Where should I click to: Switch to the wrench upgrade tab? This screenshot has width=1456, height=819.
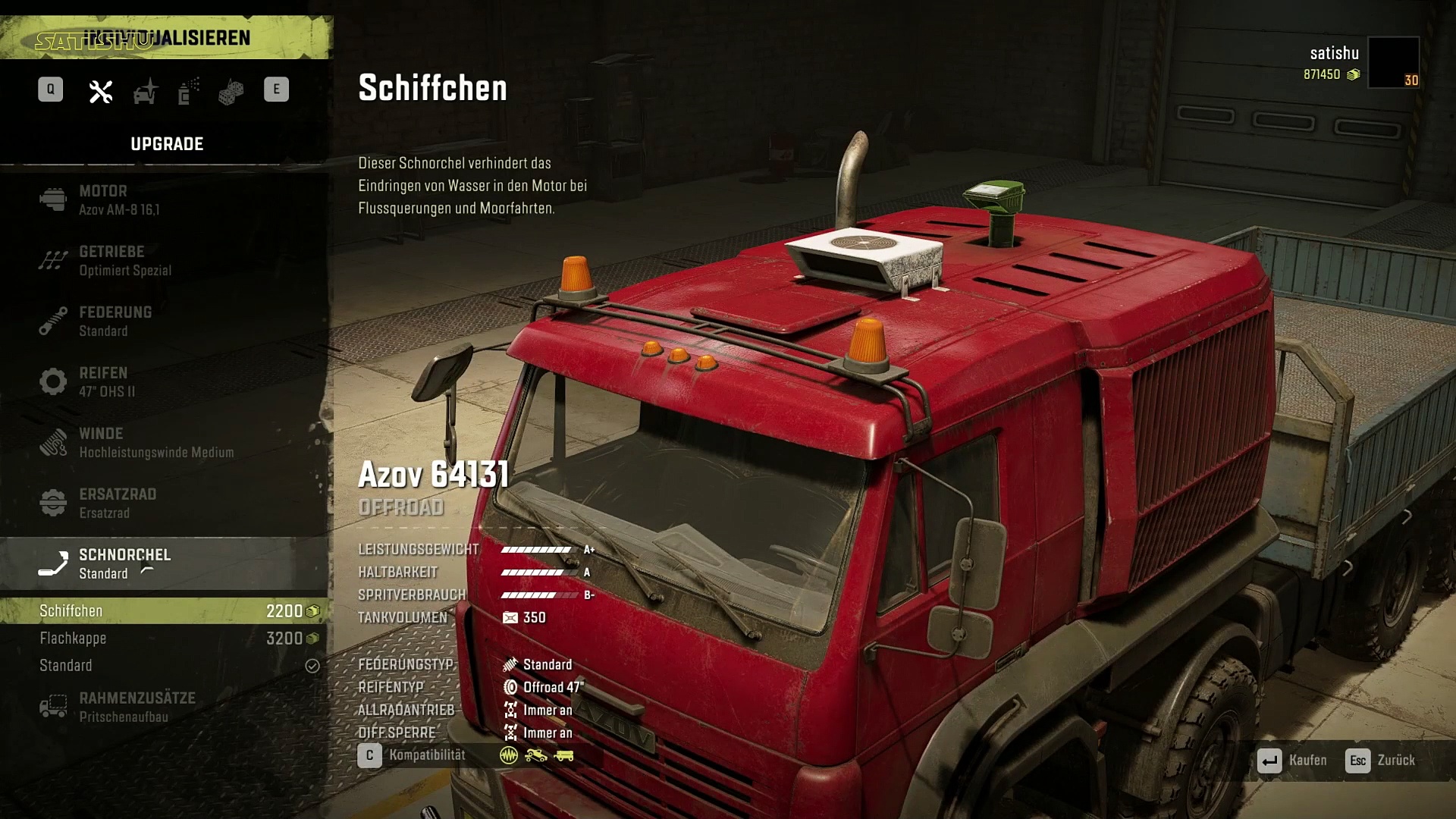point(101,91)
